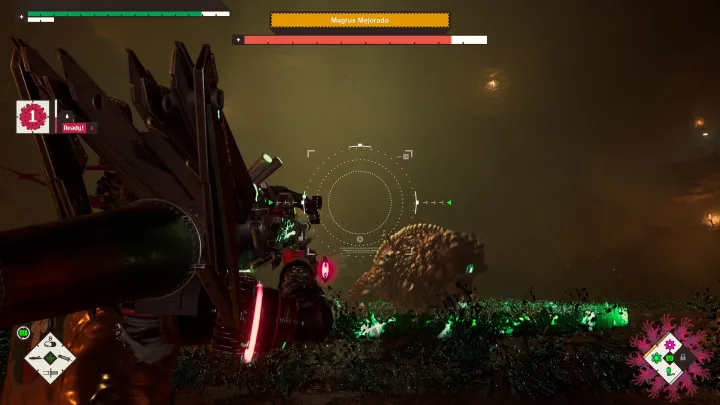Image resolution: width=720 pixels, height=405 pixels.
Task: Activate the magenta gear ability
Action: [x=670, y=344]
